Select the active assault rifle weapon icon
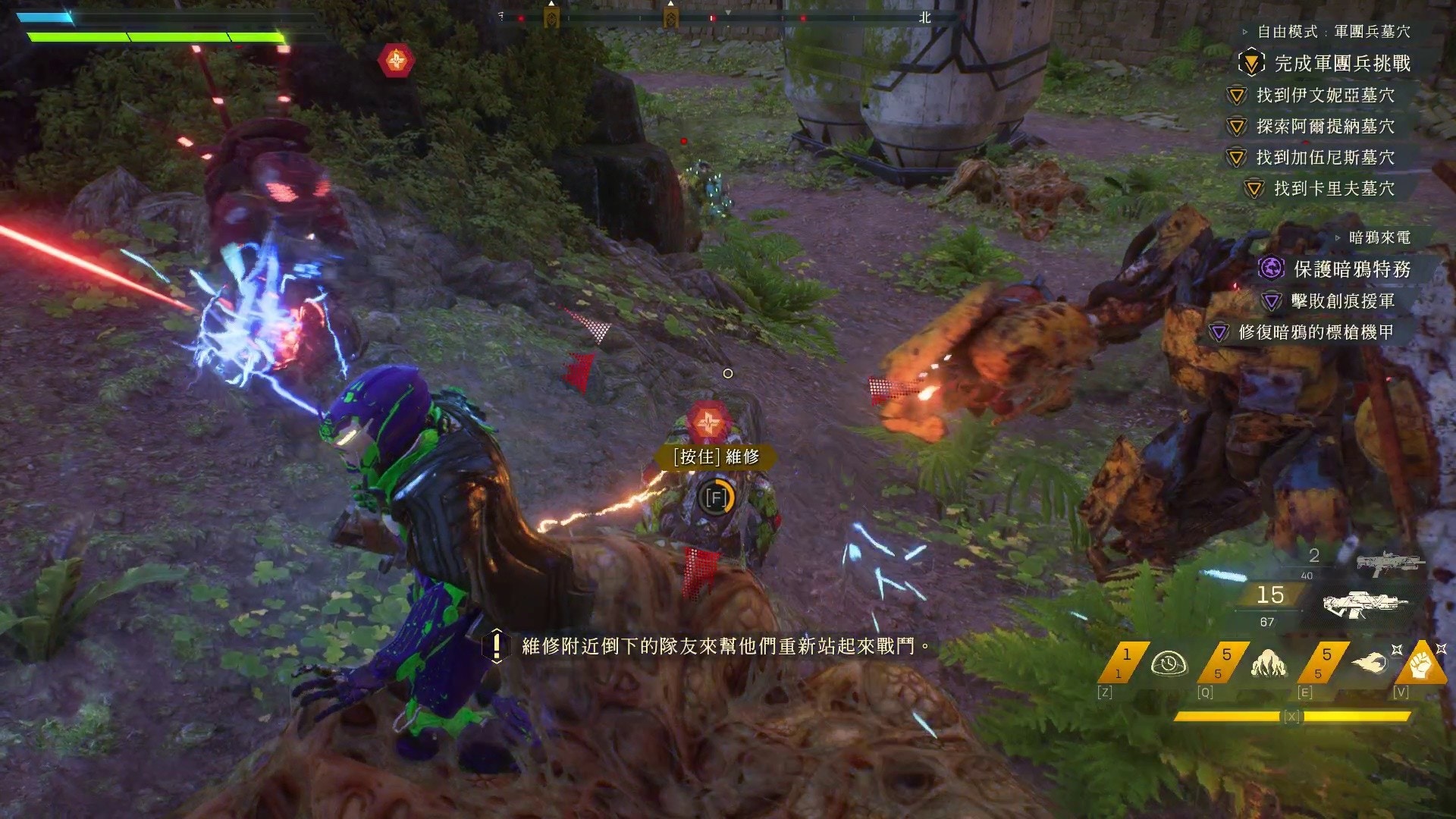This screenshot has height=819, width=1456. tap(1365, 604)
